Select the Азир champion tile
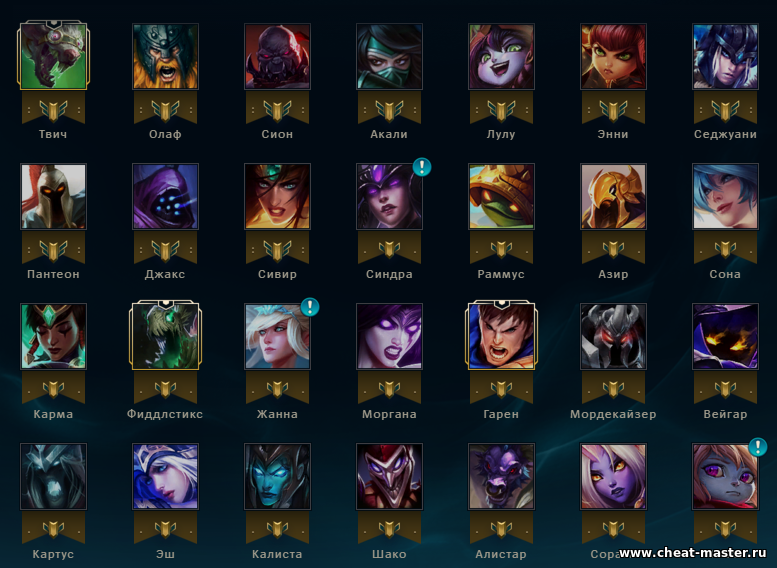This screenshot has height=568, width=777. 613,197
